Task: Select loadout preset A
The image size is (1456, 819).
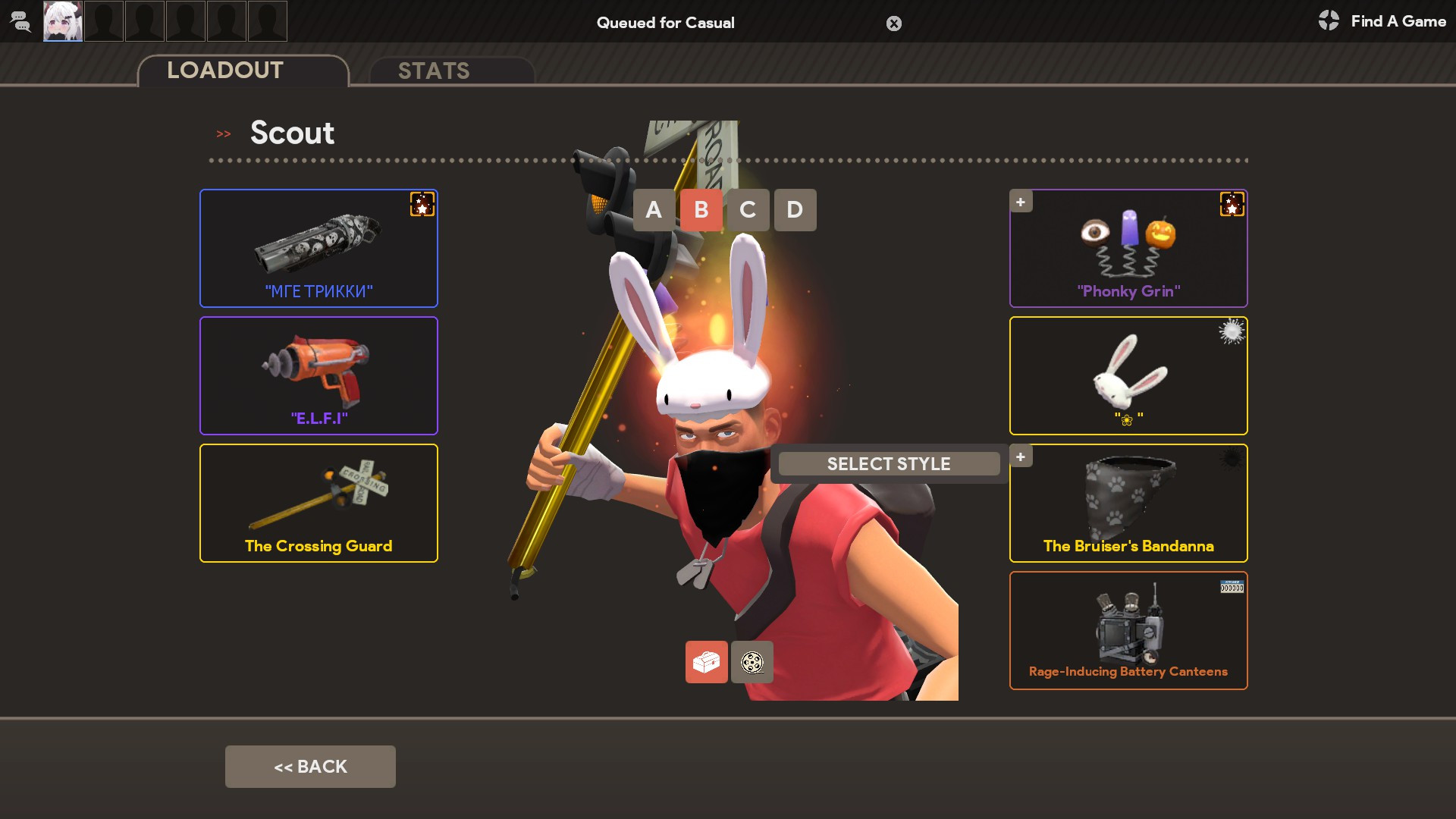Action: pyautogui.click(x=654, y=210)
